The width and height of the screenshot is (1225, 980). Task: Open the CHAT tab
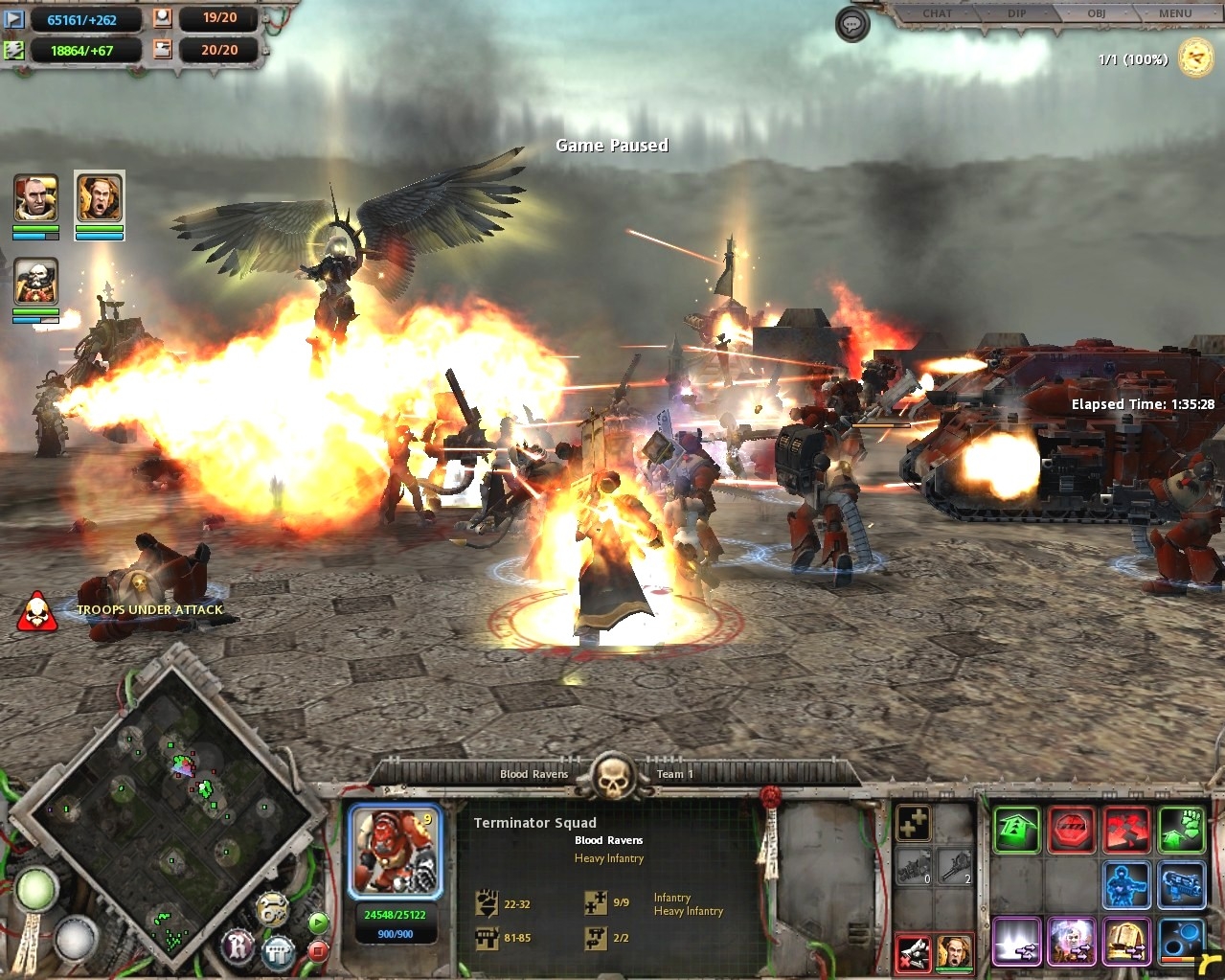pyautogui.click(x=937, y=13)
